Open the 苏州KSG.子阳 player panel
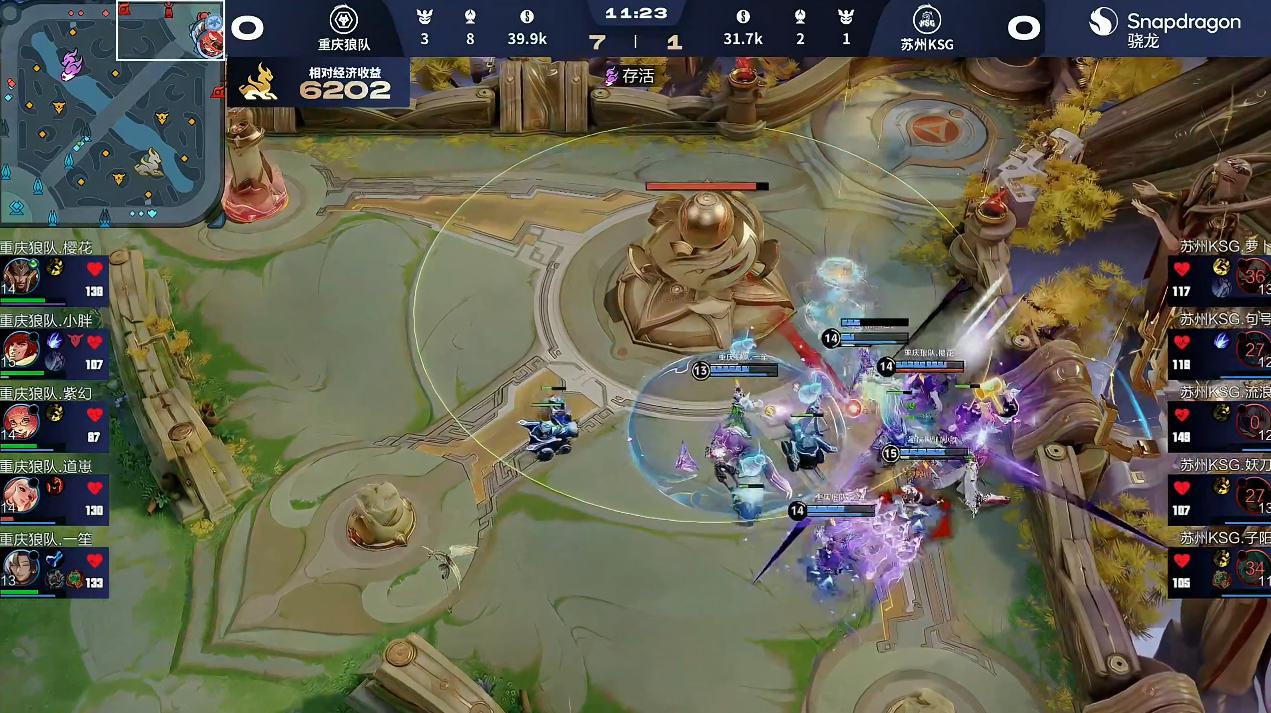1271x713 pixels. click(1219, 562)
